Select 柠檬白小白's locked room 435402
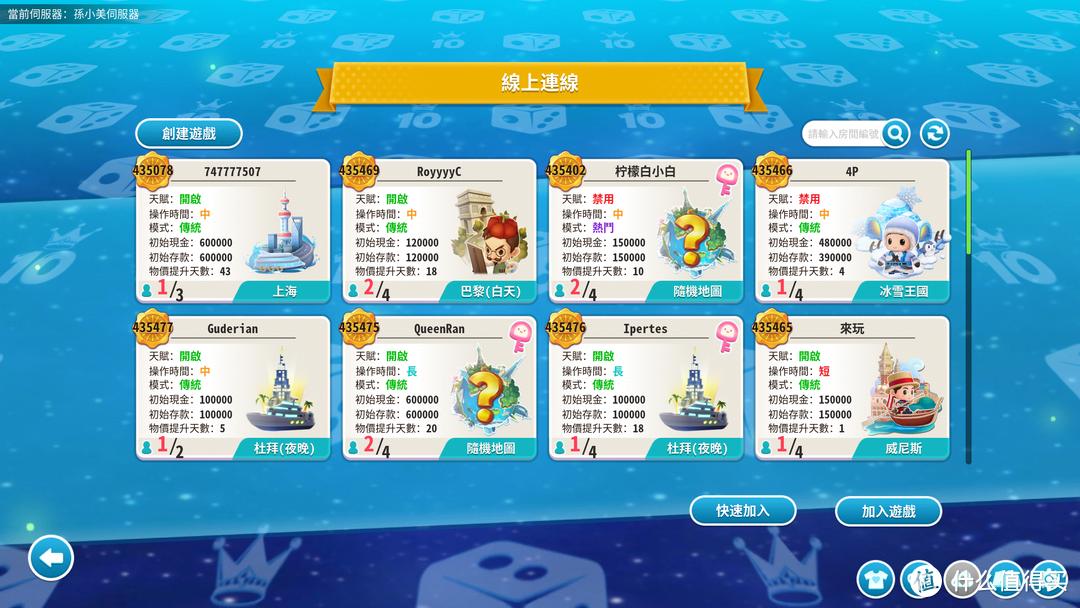The height and width of the screenshot is (608, 1080). pos(645,231)
